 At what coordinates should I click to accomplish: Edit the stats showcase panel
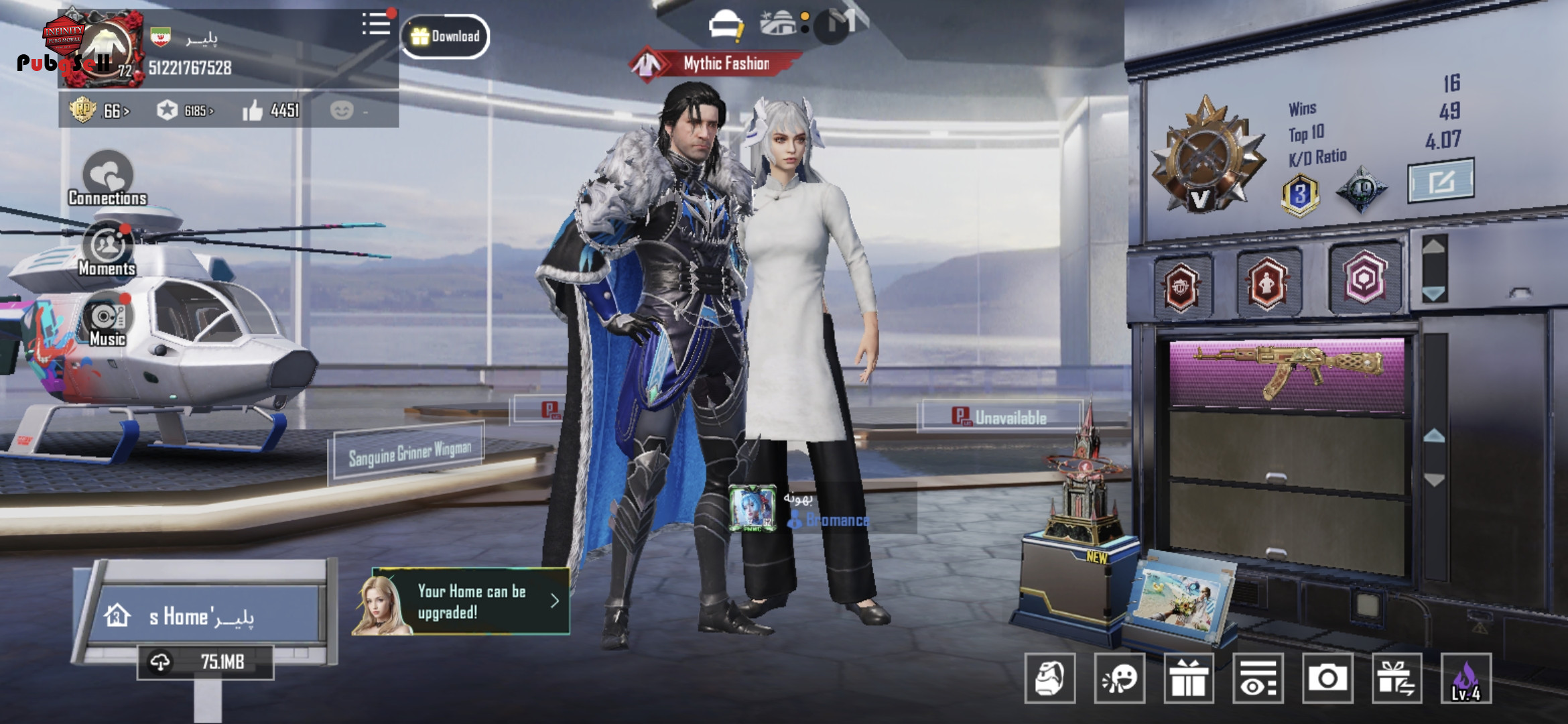(1441, 180)
